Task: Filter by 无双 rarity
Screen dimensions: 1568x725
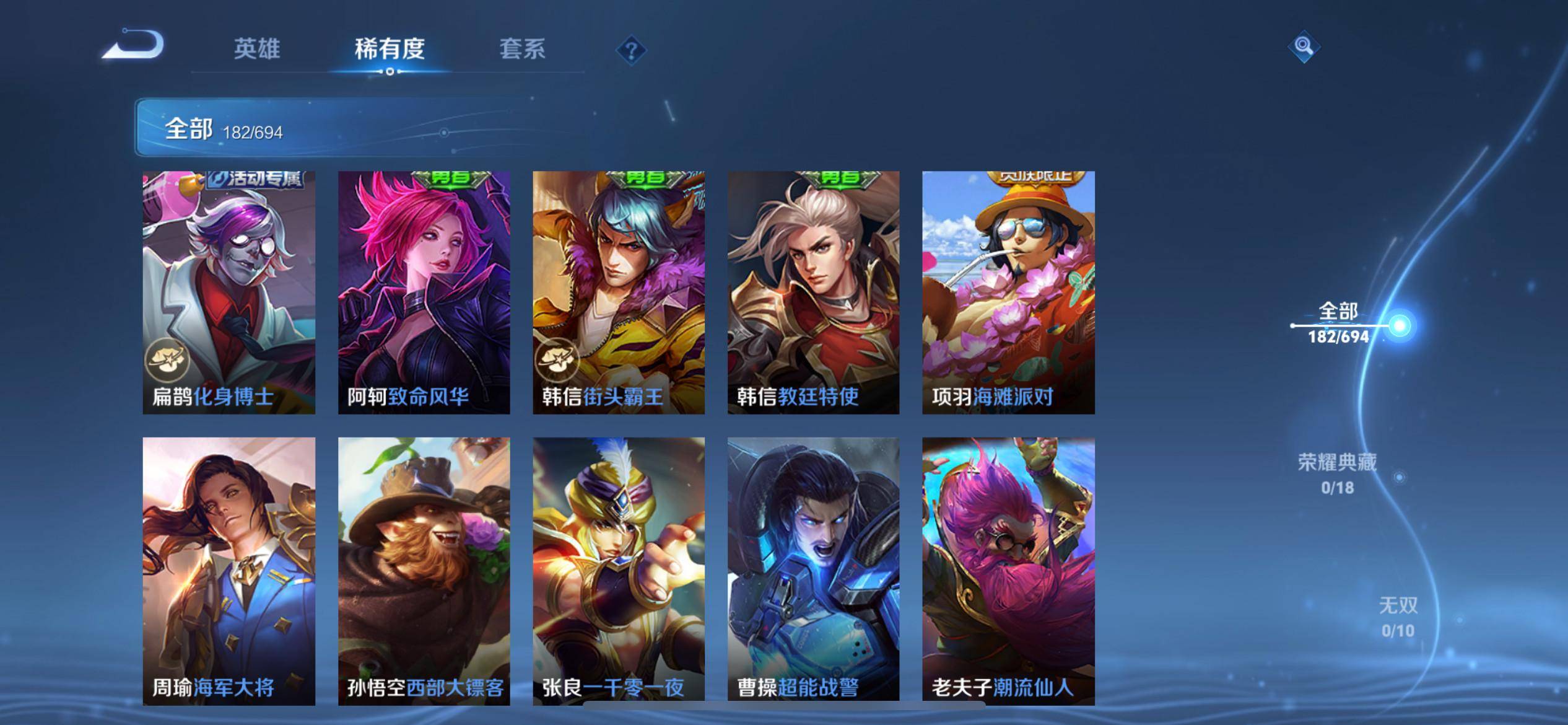Action: tap(1398, 616)
